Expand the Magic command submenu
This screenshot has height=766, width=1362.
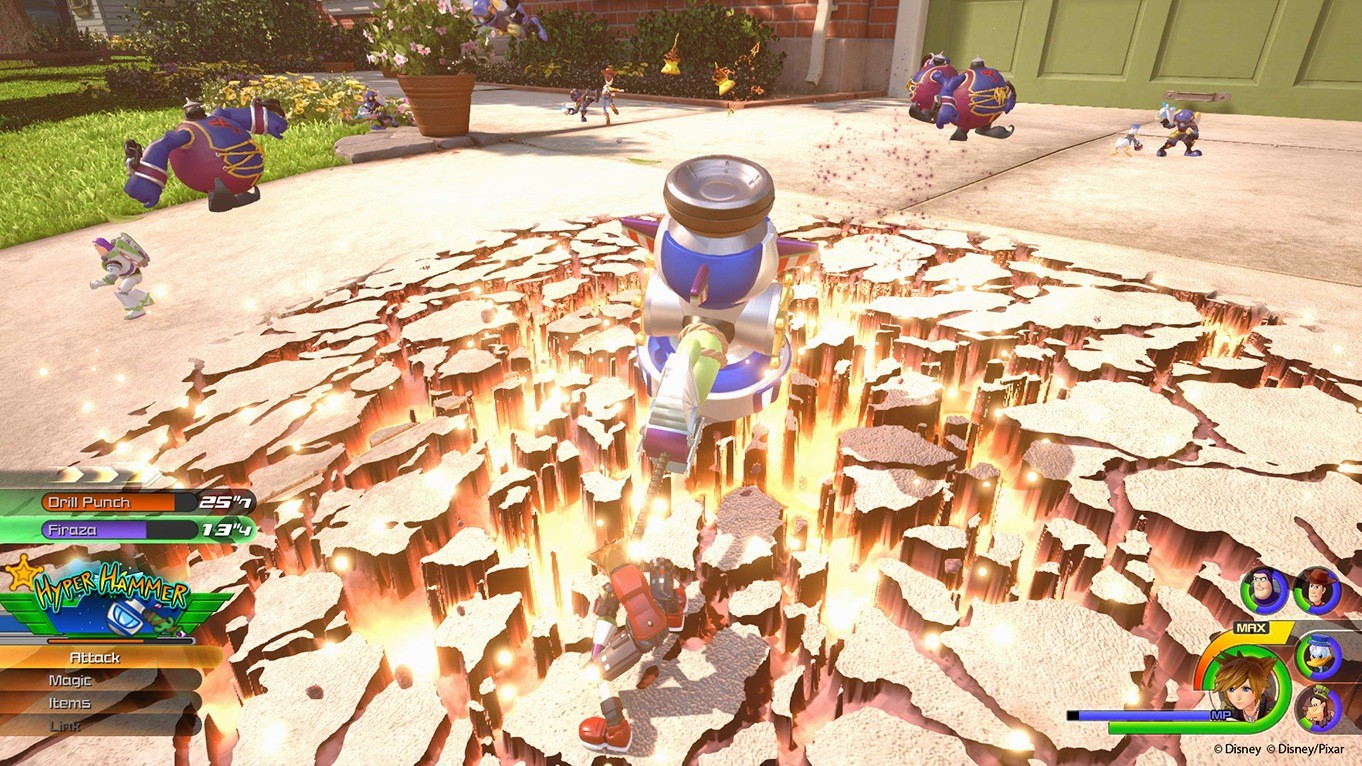[x=70, y=679]
